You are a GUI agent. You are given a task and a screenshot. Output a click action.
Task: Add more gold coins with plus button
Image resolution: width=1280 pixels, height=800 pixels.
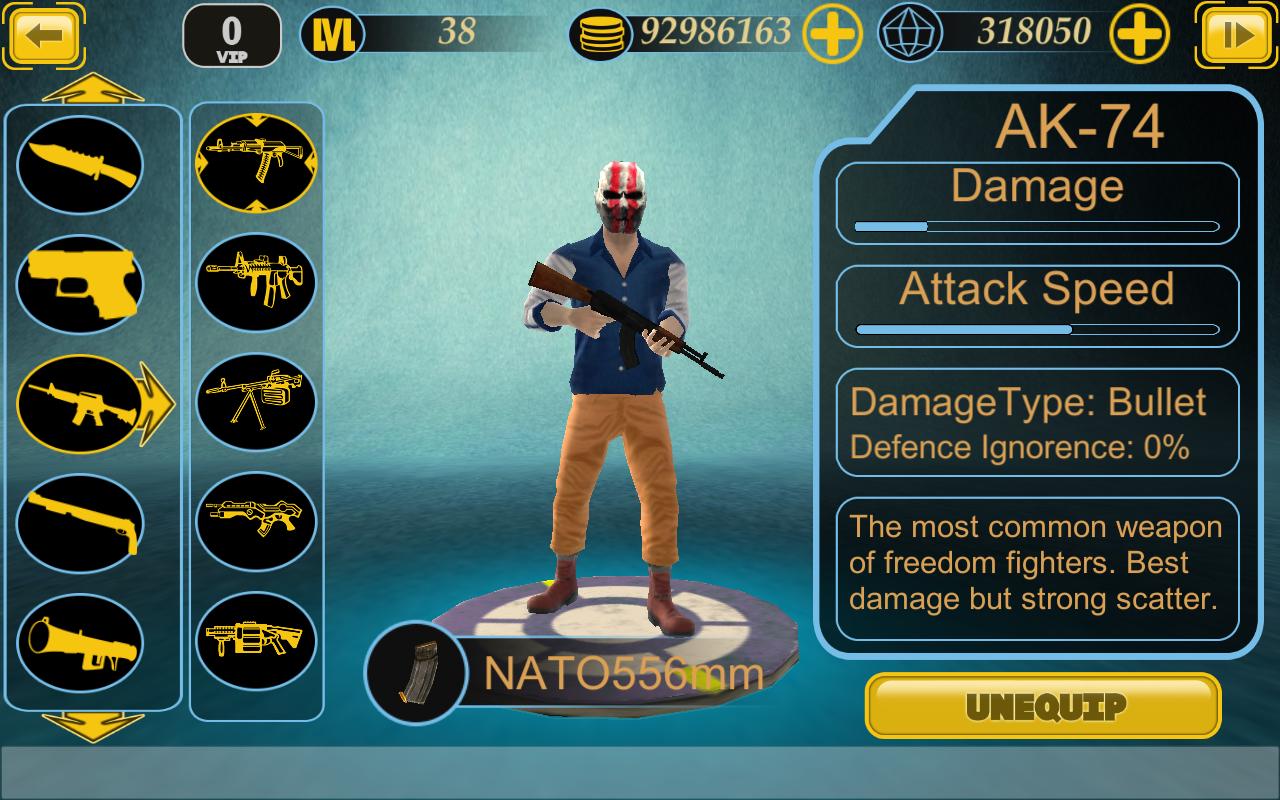click(x=833, y=36)
